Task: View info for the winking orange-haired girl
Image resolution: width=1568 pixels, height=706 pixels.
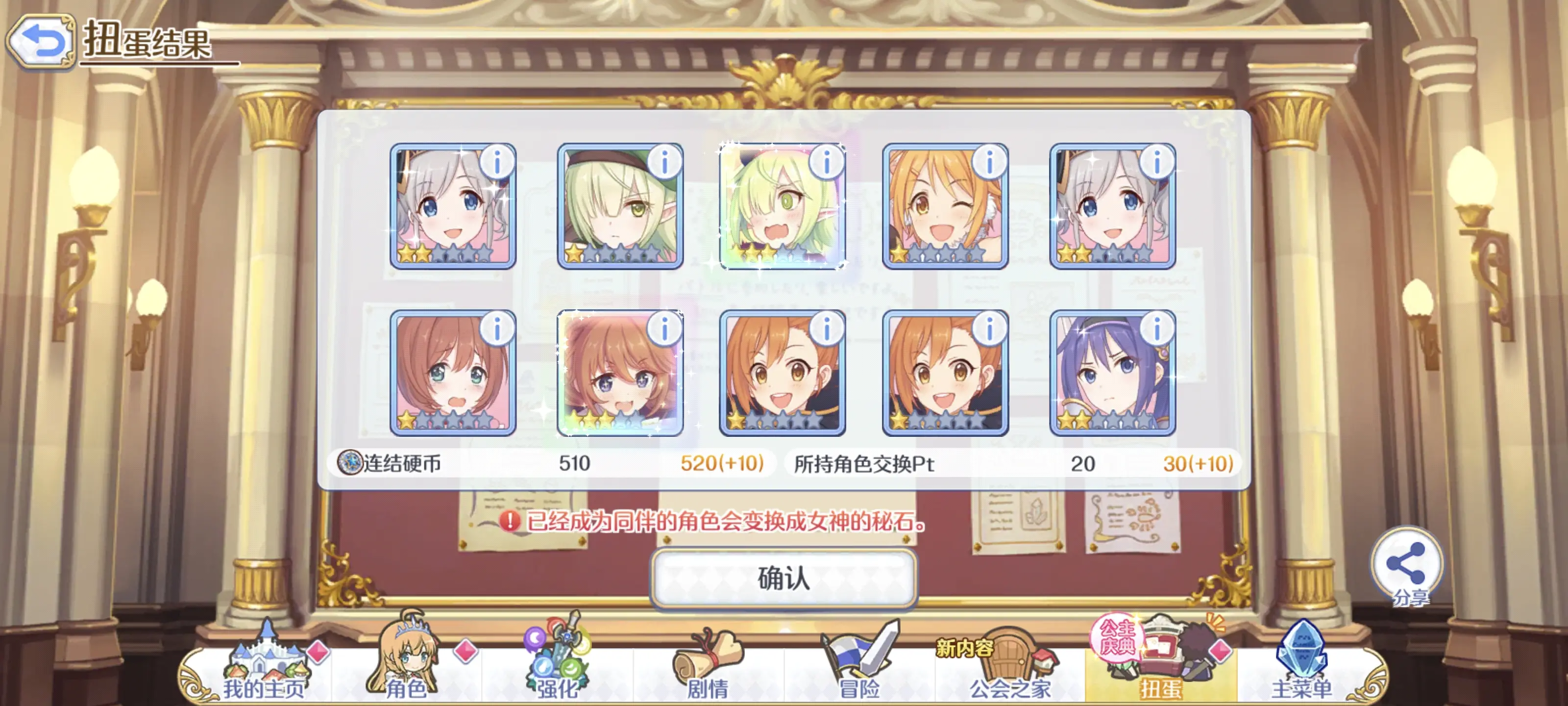Action: [x=989, y=162]
